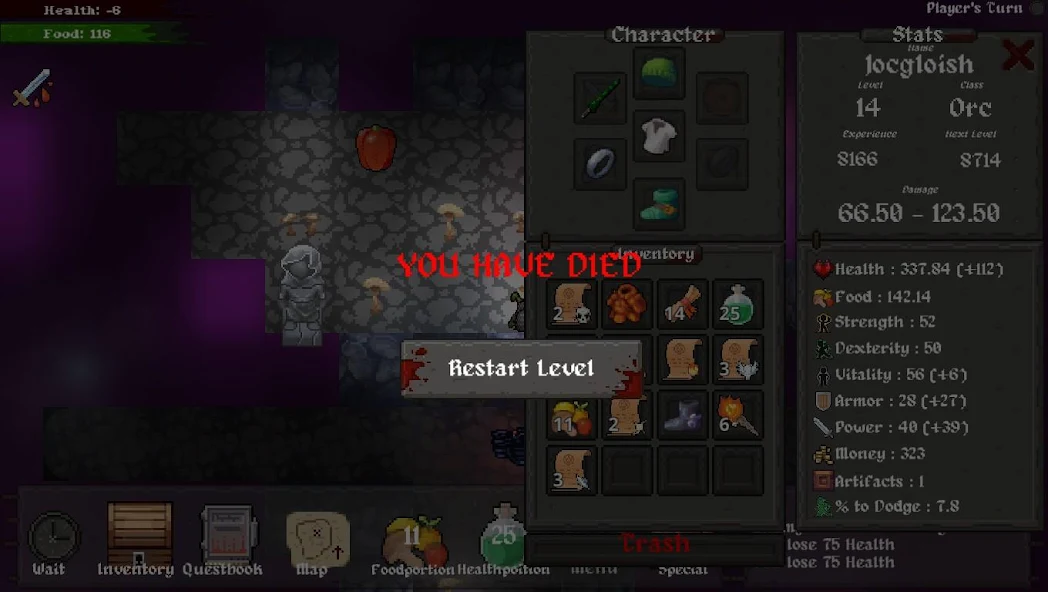Viewport: 1048px width, 592px height.
Task: Click the Restart Level button
Action: click(x=521, y=368)
